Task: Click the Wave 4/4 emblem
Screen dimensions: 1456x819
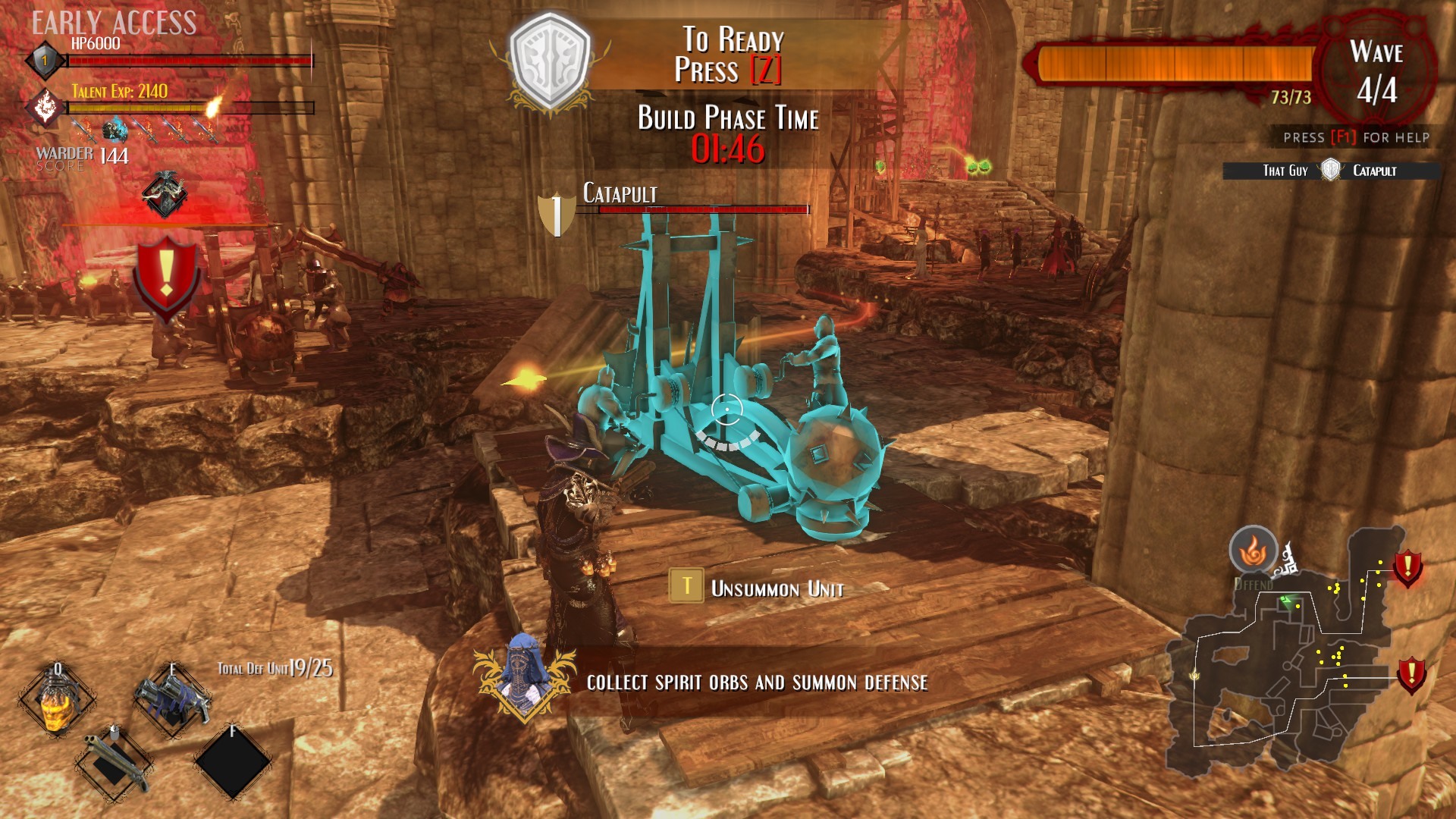Action: tap(1376, 72)
